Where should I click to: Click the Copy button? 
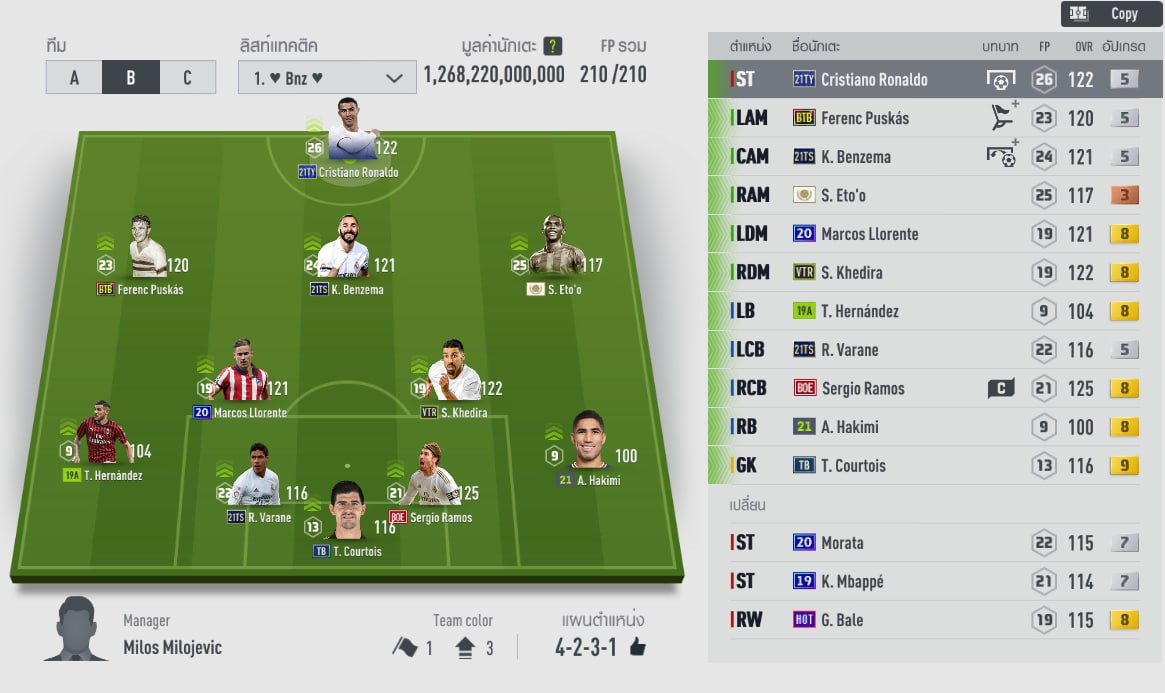tap(1111, 14)
